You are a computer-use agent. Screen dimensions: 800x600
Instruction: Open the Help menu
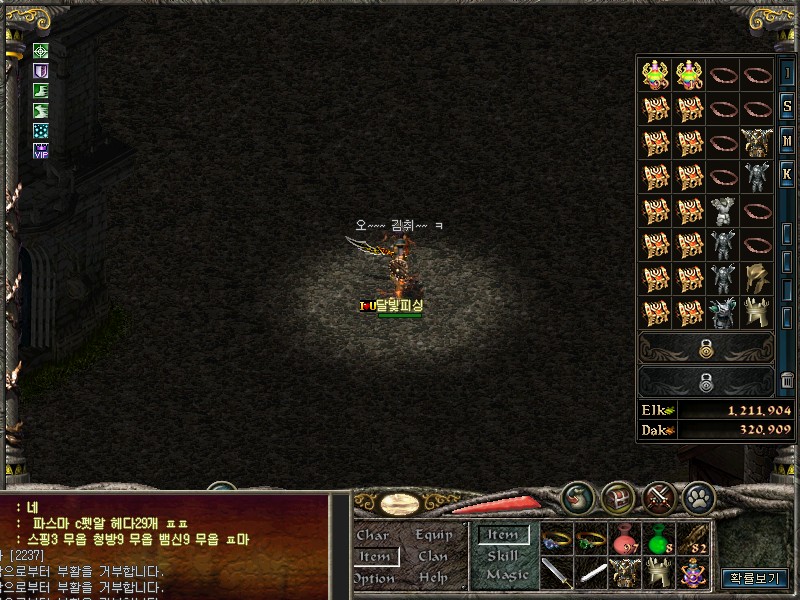tap(433, 578)
